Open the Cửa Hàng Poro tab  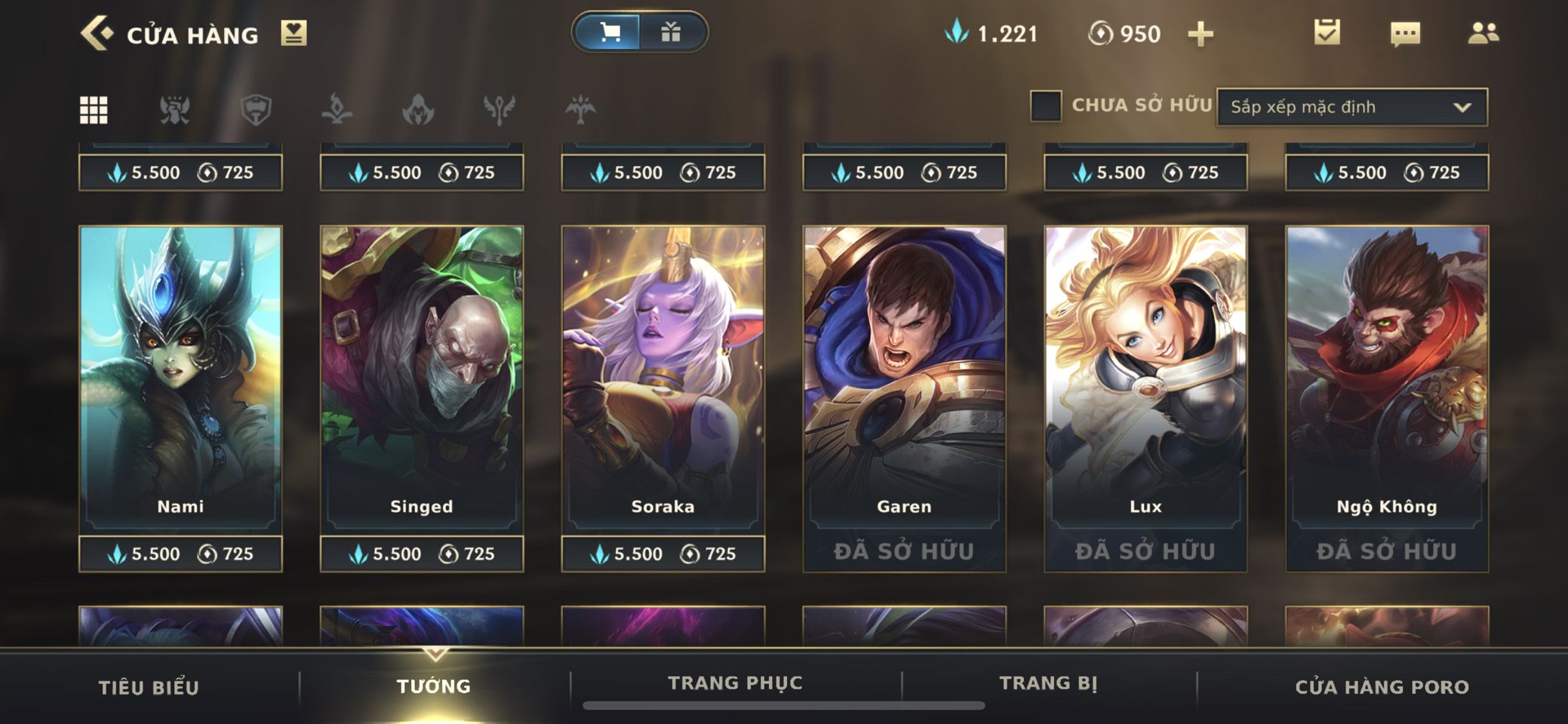tap(1382, 687)
